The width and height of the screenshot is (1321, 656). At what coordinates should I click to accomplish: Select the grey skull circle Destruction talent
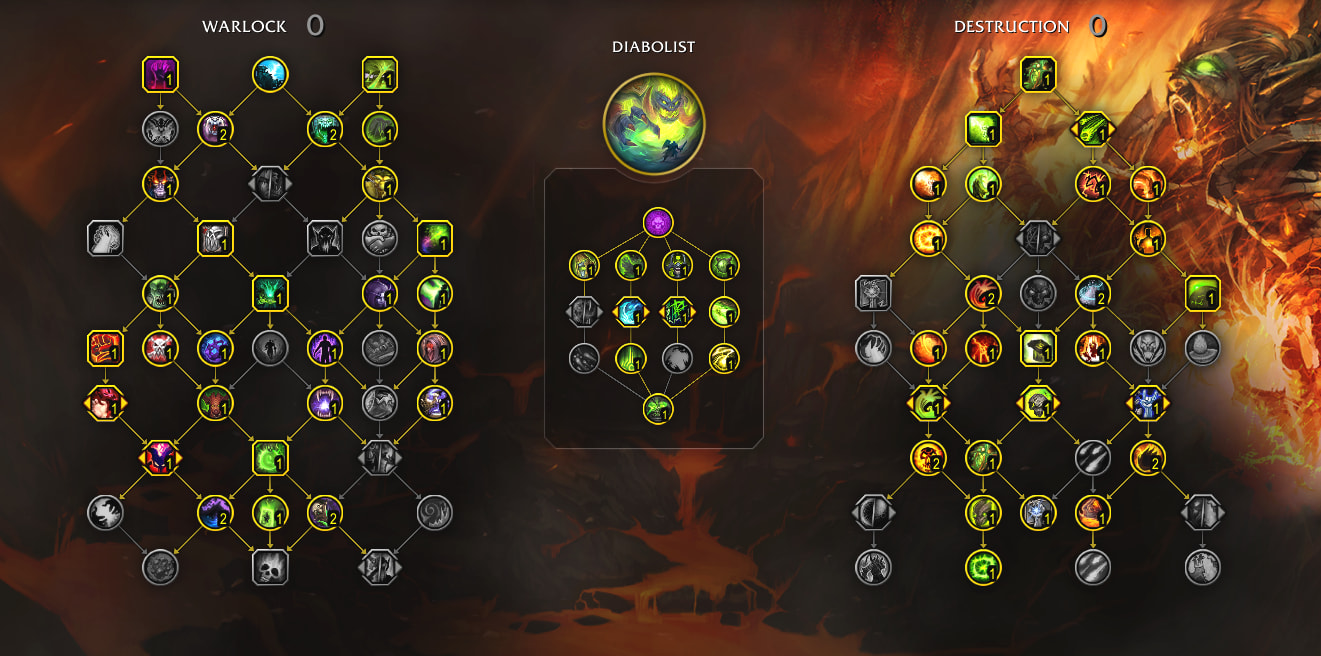pyautogui.click(x=1038, y=293)
